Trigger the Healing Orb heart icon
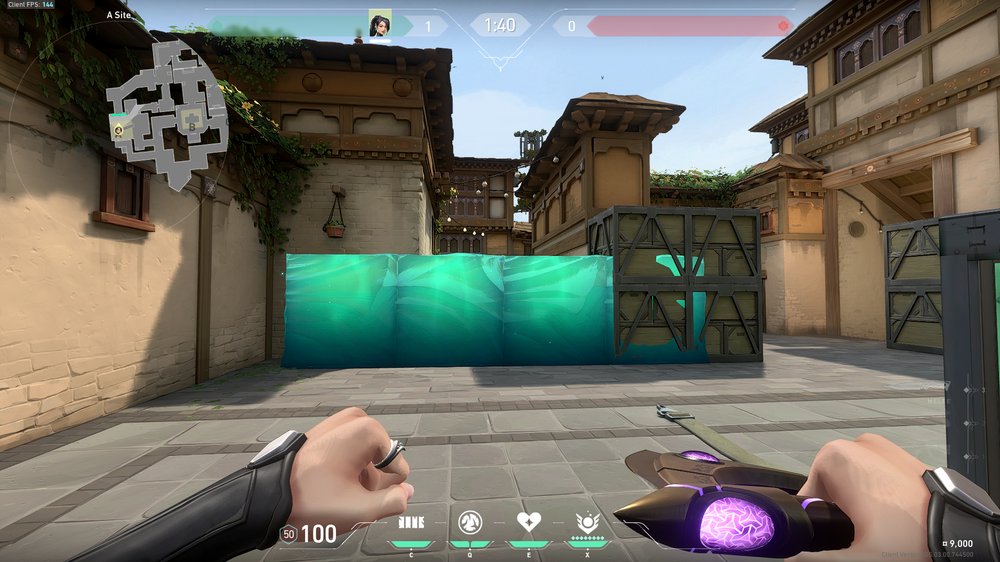Image resolution: width=1000 pixels, height=562 pixels. [x=528, y=522]
